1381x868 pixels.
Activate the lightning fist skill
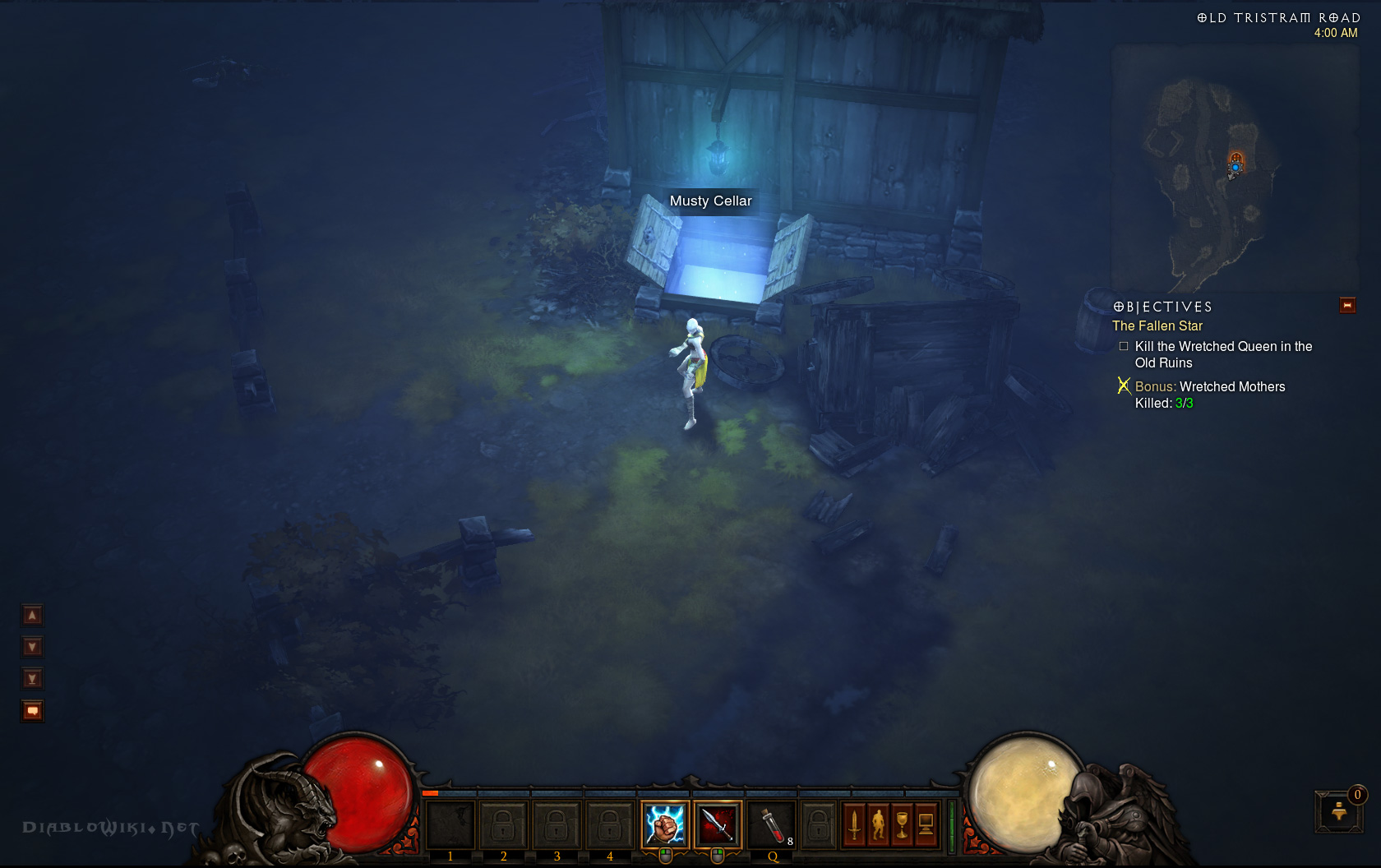click(665, 824)
